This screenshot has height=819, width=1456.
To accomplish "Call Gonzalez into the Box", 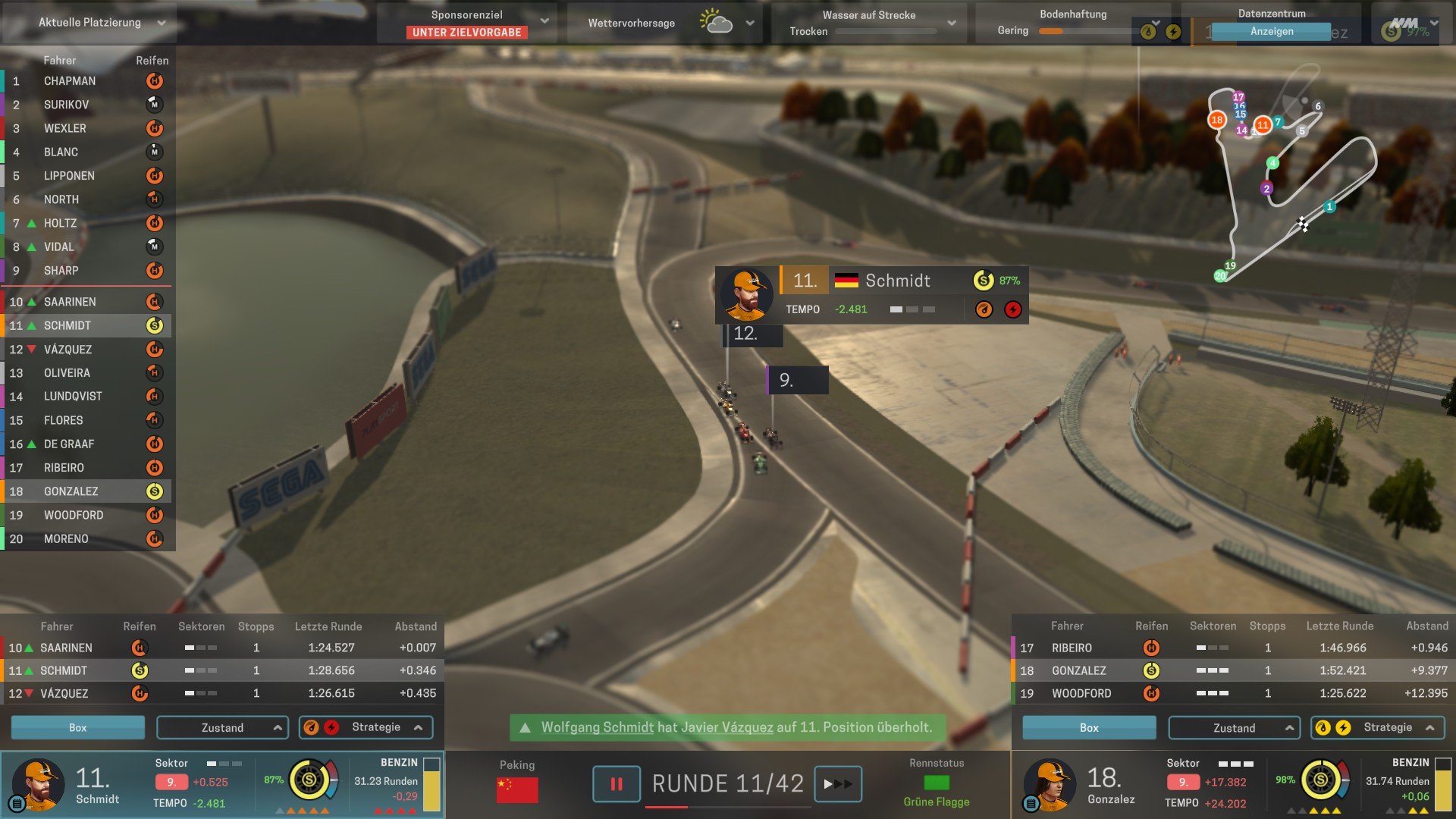I will point(1089,728).
